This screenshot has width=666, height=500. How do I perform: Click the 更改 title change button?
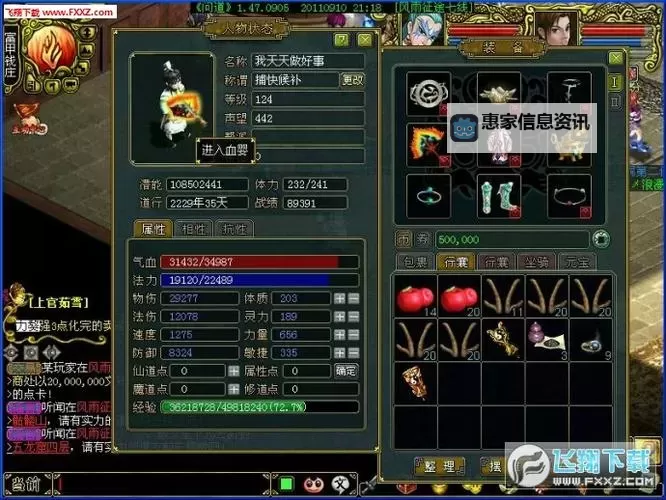[352, 80]
